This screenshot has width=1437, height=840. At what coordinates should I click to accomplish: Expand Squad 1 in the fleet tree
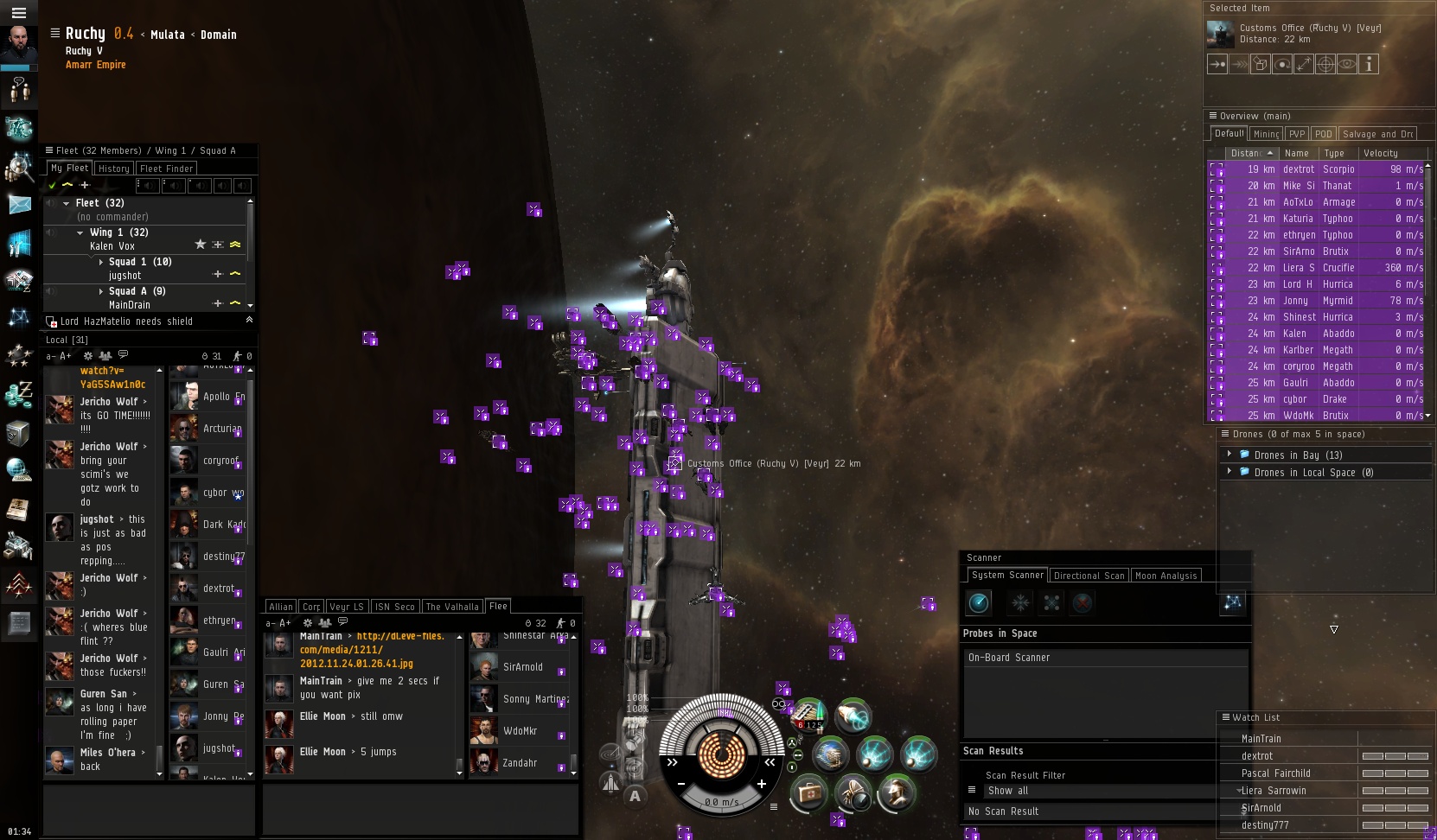pyautogui.click(x=101, y=262)
